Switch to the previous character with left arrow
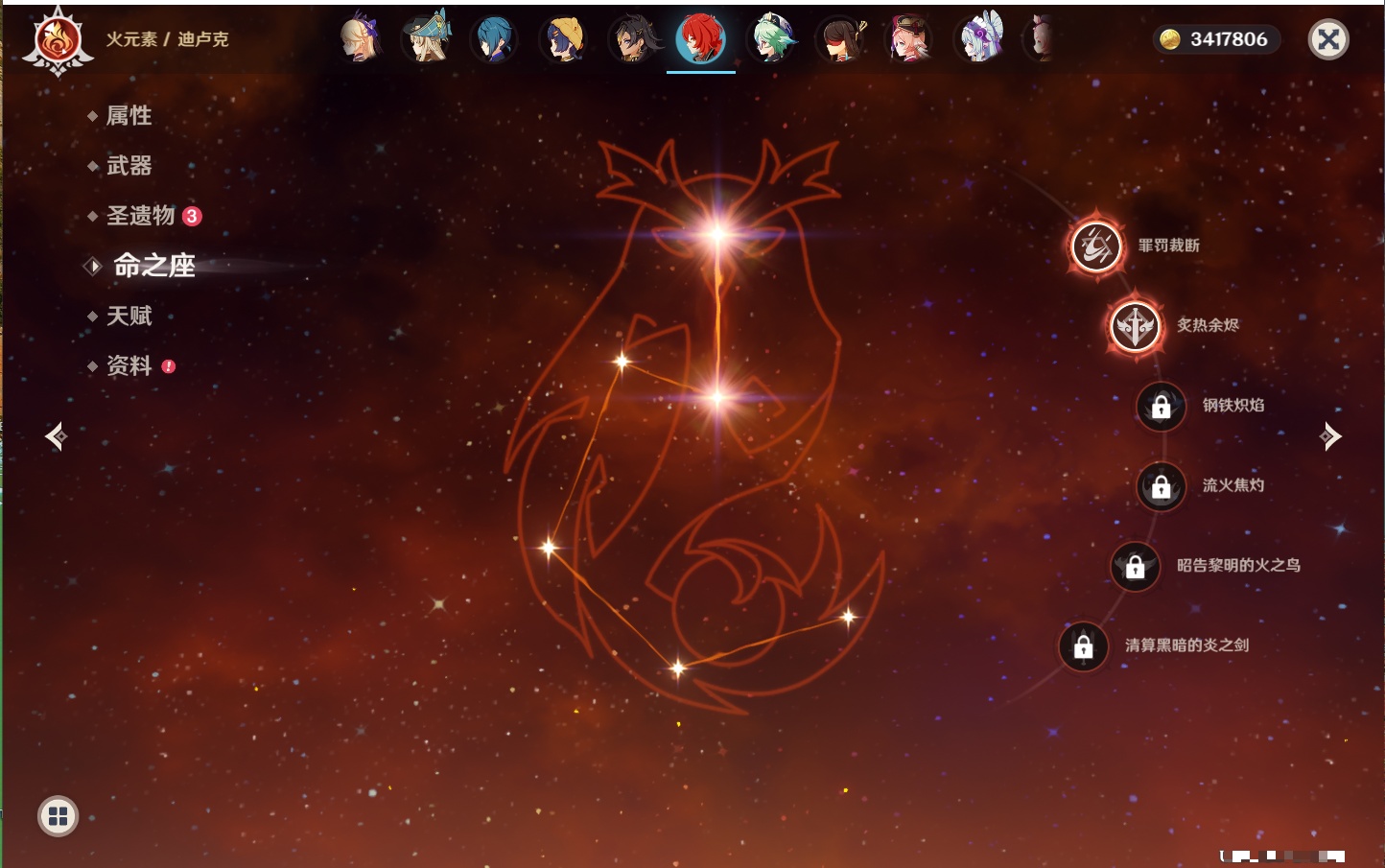 point(56,436)
